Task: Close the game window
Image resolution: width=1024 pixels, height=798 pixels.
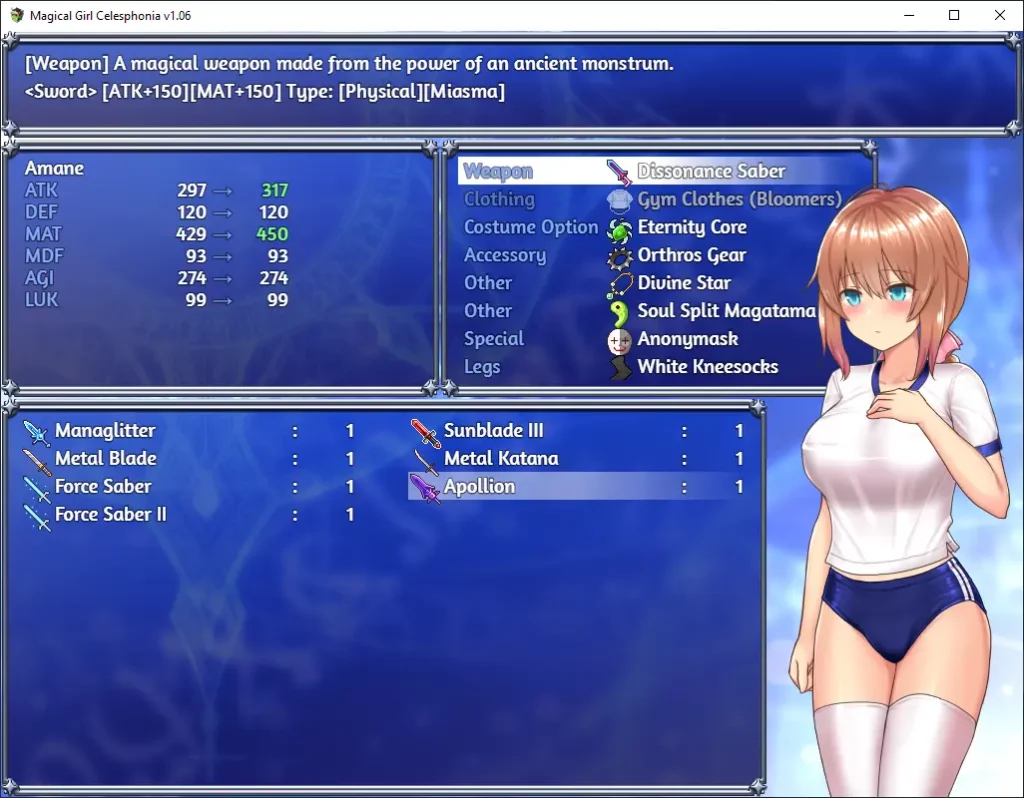Action: coord(1000,15)
